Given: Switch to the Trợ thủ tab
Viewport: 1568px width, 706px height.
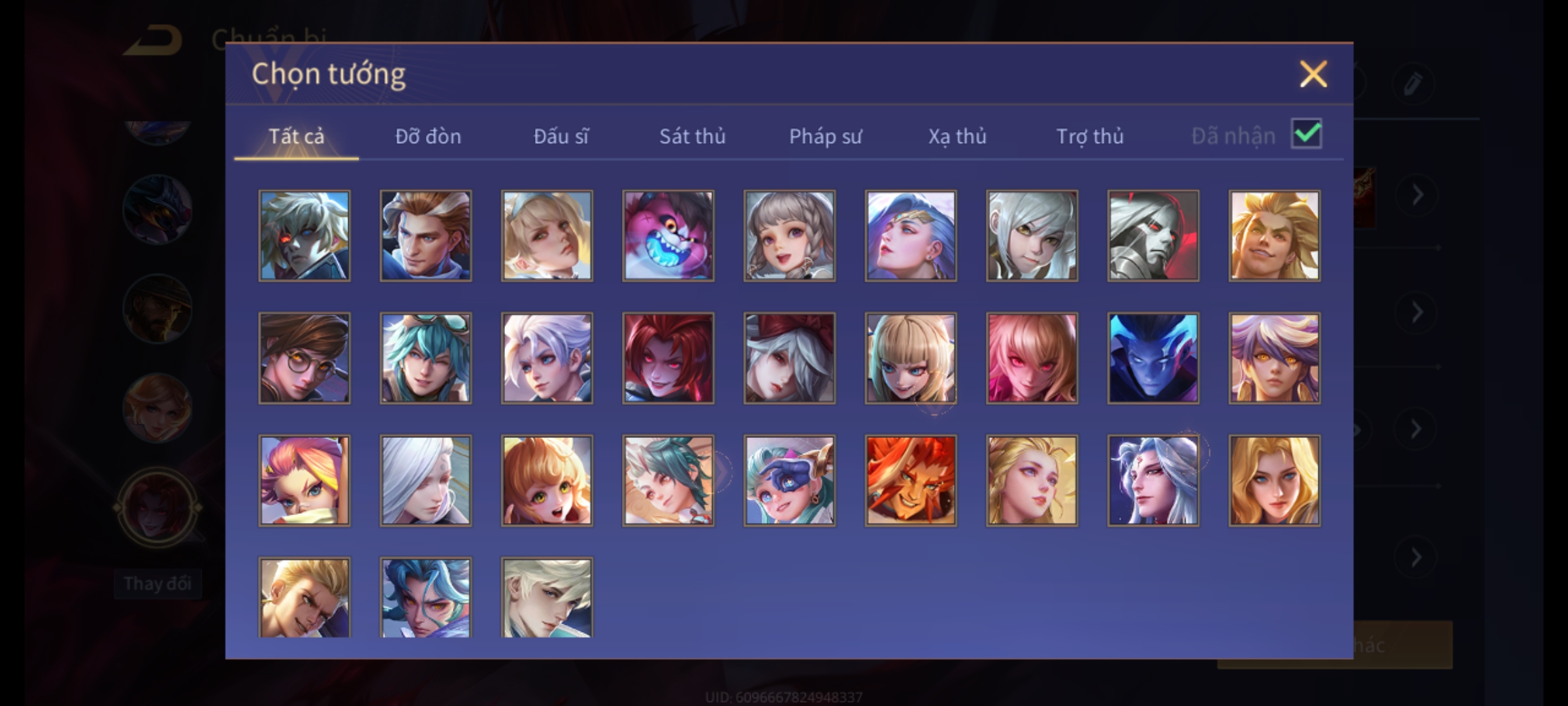Looking at the screenshot, I should (1090, 136).
